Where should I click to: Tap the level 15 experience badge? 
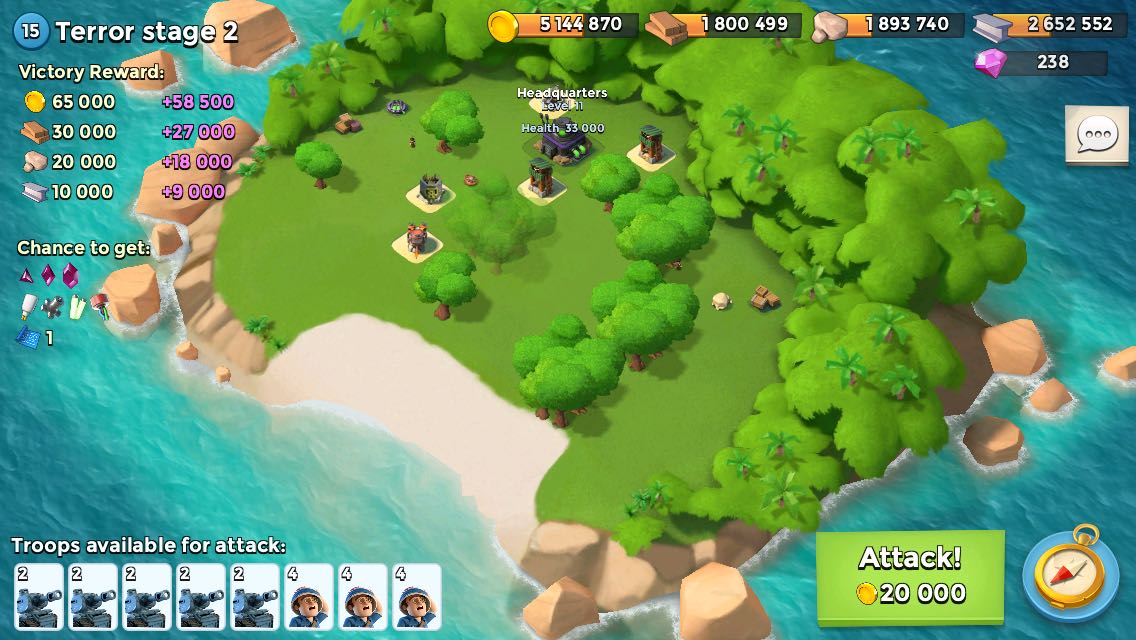[31, 31]
